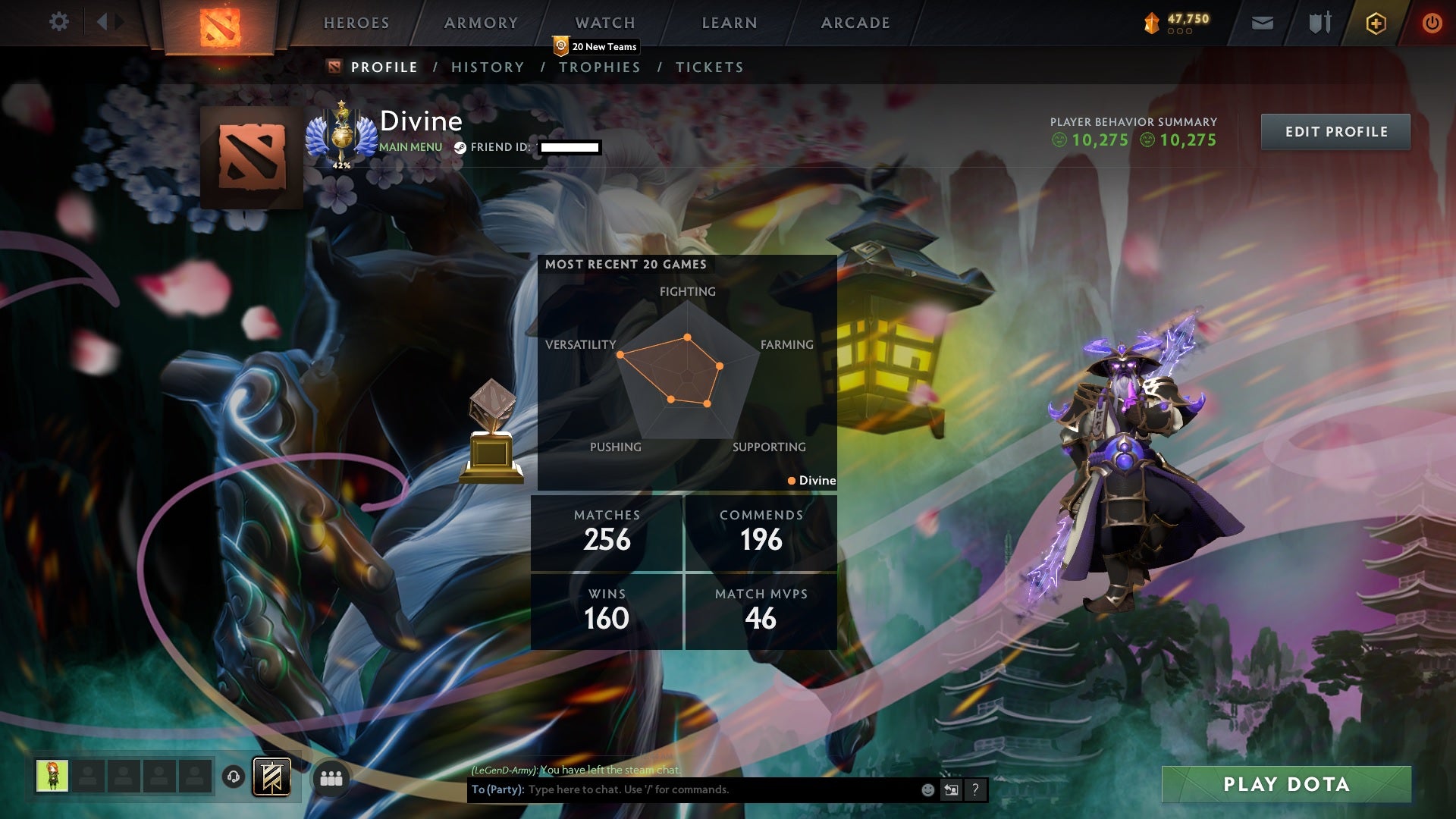The height and width of the screenshot is (819, 1456).
Task: Switch to the Watch section
Action: pos(605,23)
